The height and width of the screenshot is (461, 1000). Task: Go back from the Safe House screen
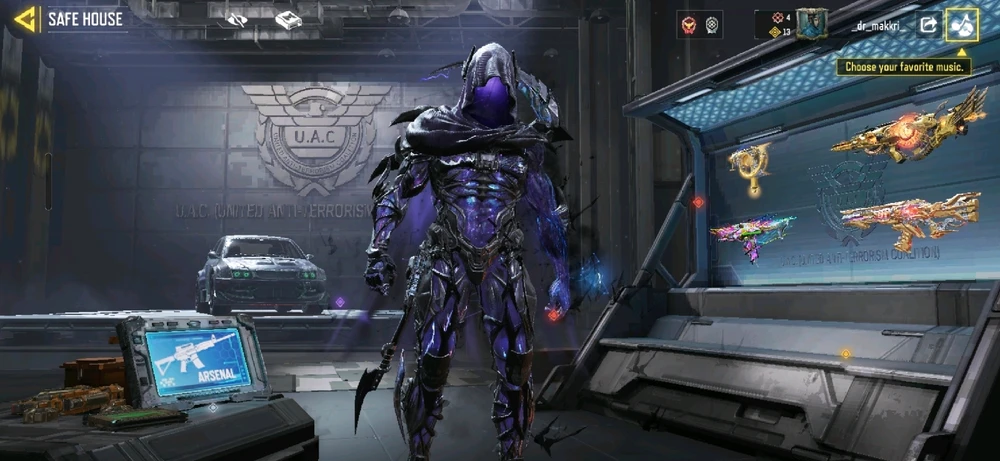(26, 18)
